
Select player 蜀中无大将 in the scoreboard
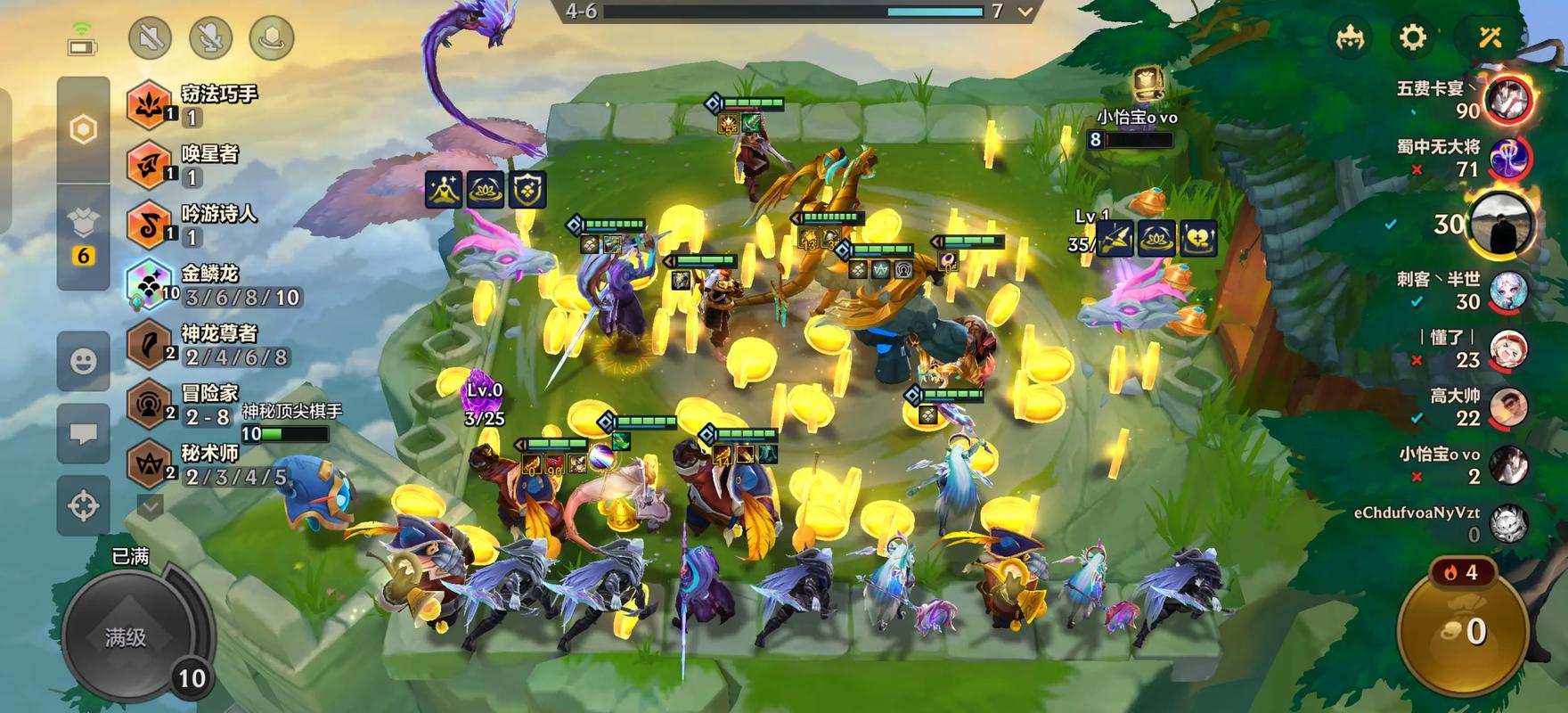click(1509, 159)
